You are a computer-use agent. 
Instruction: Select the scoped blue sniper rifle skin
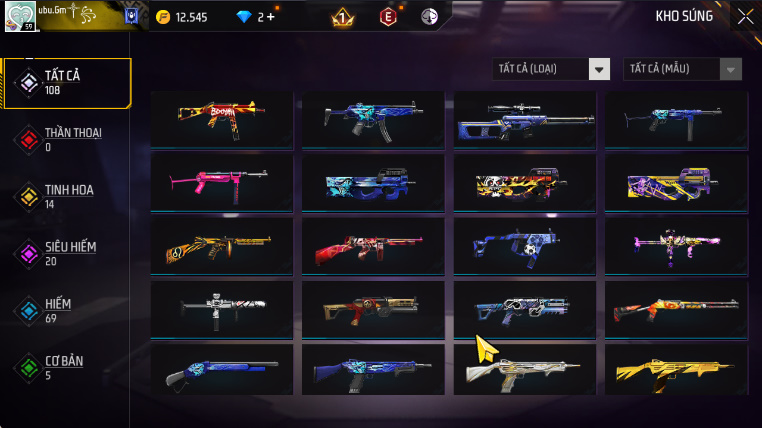[x=524, y=119]
